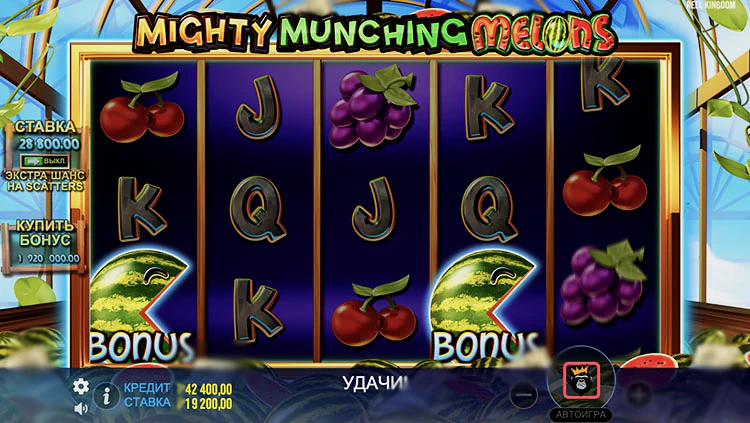This screenshot has height=423, width=750.
Task: Open the info paytable button
Action: coord(106,396)
